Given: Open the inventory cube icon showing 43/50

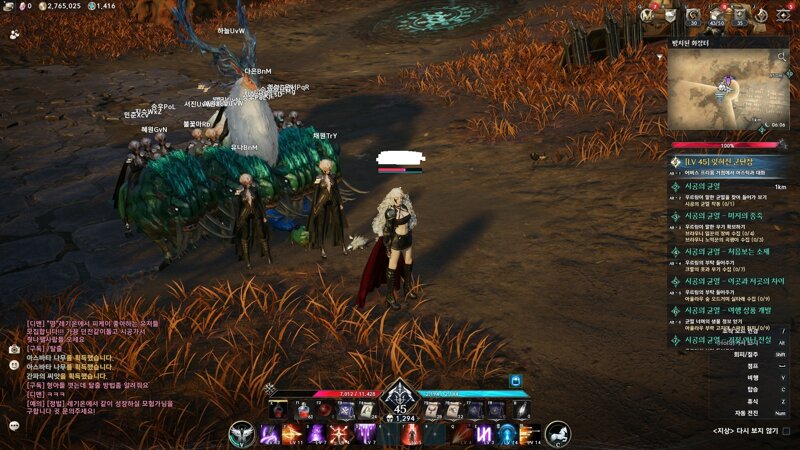Looking at the screenshot, I should [716, 14].
